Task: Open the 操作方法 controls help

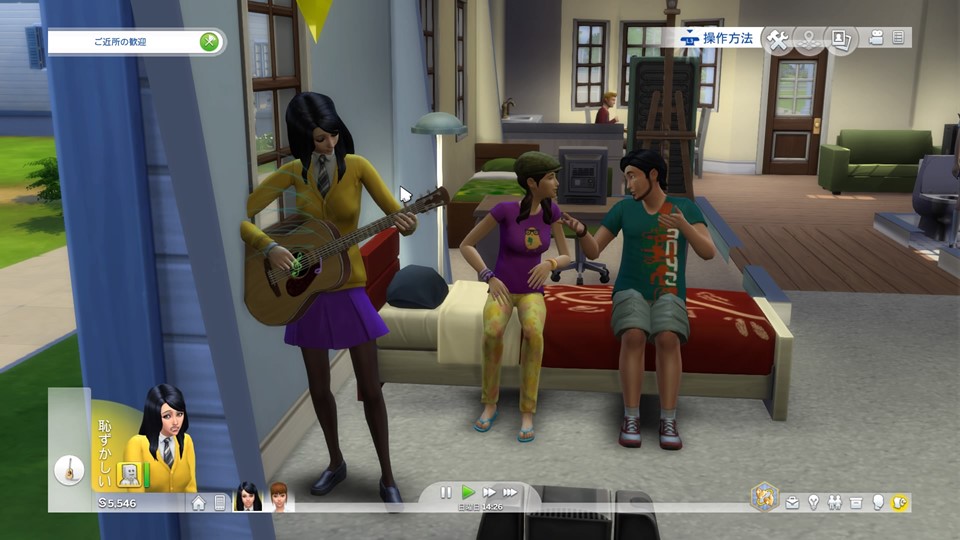Action: tap(718, 38)
